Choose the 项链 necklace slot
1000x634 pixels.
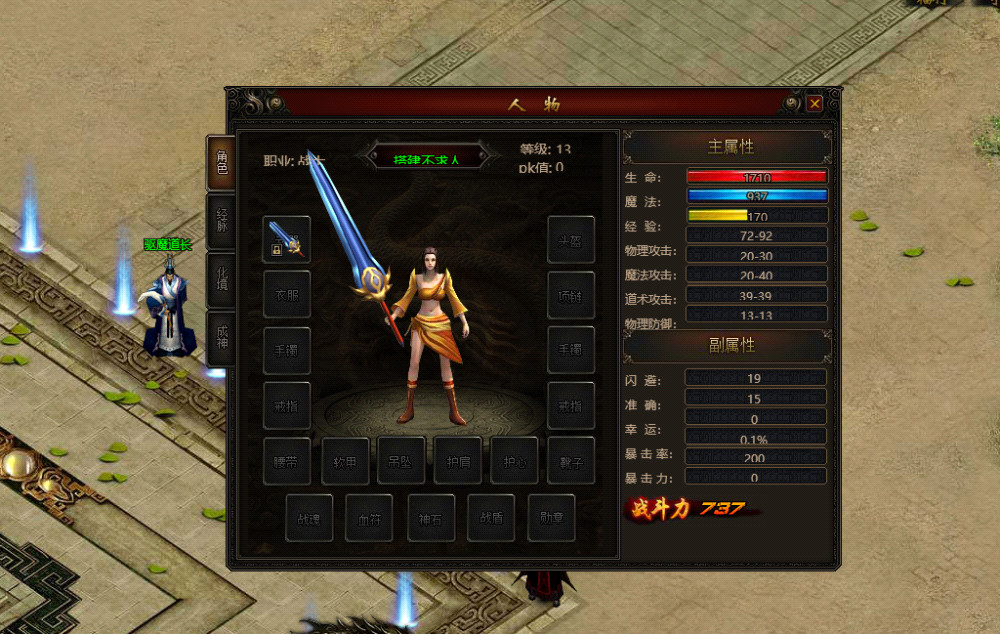tap(571, 295)
